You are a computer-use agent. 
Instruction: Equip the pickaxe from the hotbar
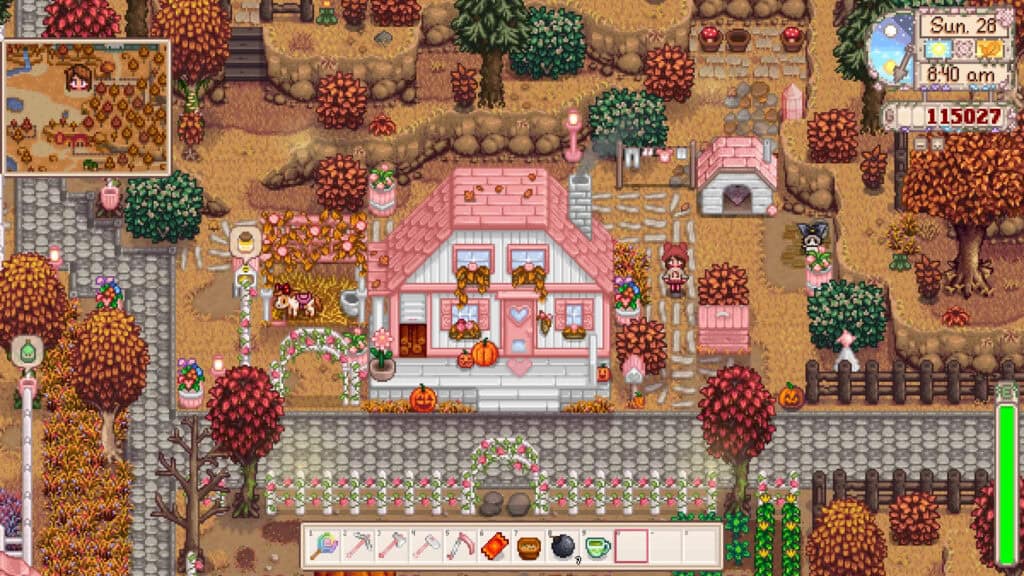(359, 546)
